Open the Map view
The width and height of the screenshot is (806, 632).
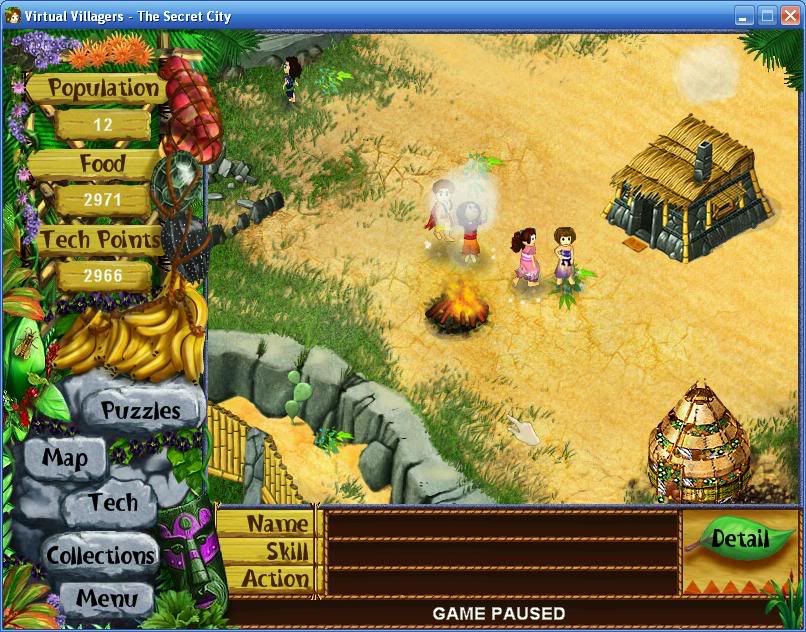(65, 458)
